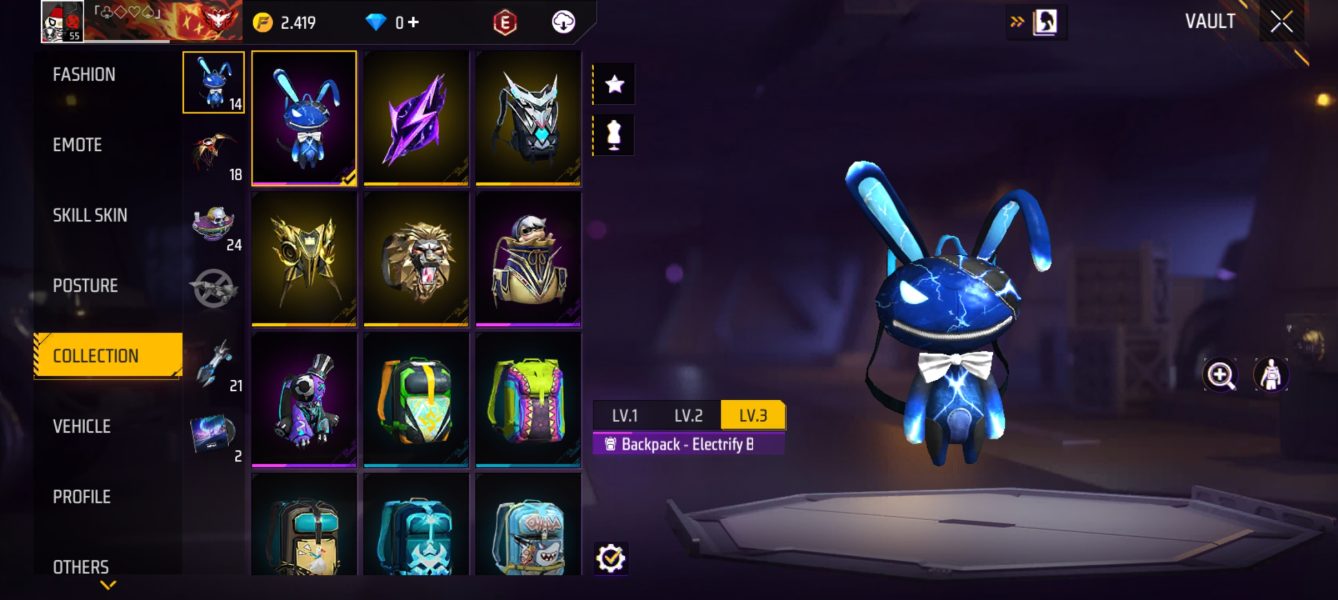The height and width of the screenshot is (600, 1338).
Task: Add diamonds with the plus button
Action: point(413,22)
